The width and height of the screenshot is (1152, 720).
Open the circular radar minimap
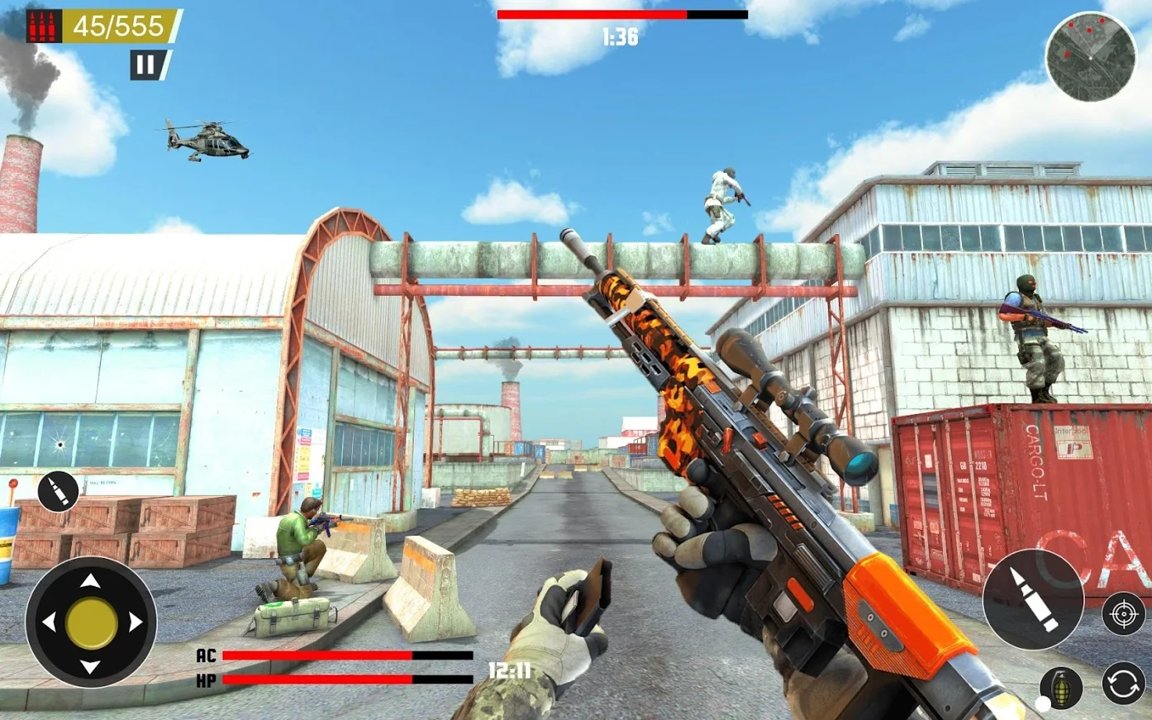1090,57
